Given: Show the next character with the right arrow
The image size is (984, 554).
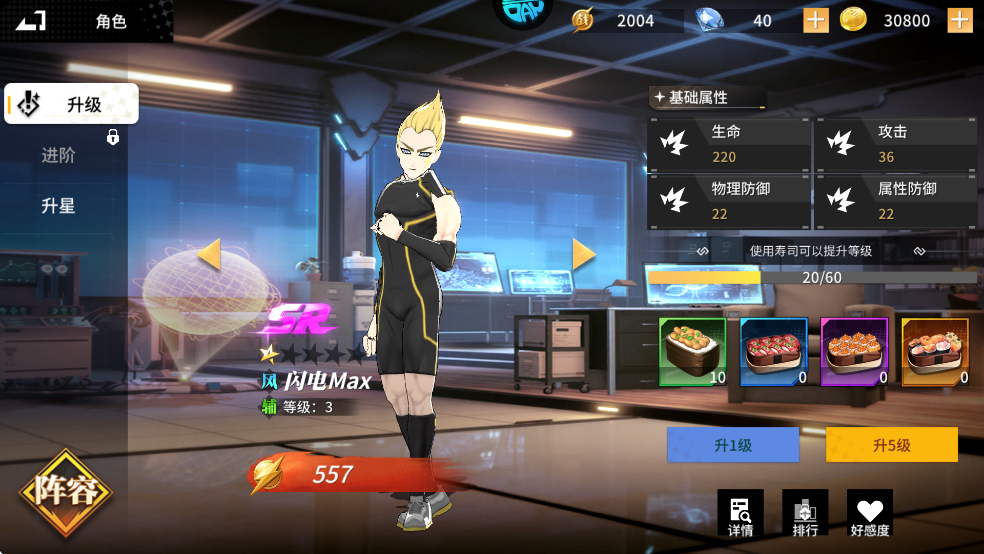Looking at the screenshot, I should point(583,254).
